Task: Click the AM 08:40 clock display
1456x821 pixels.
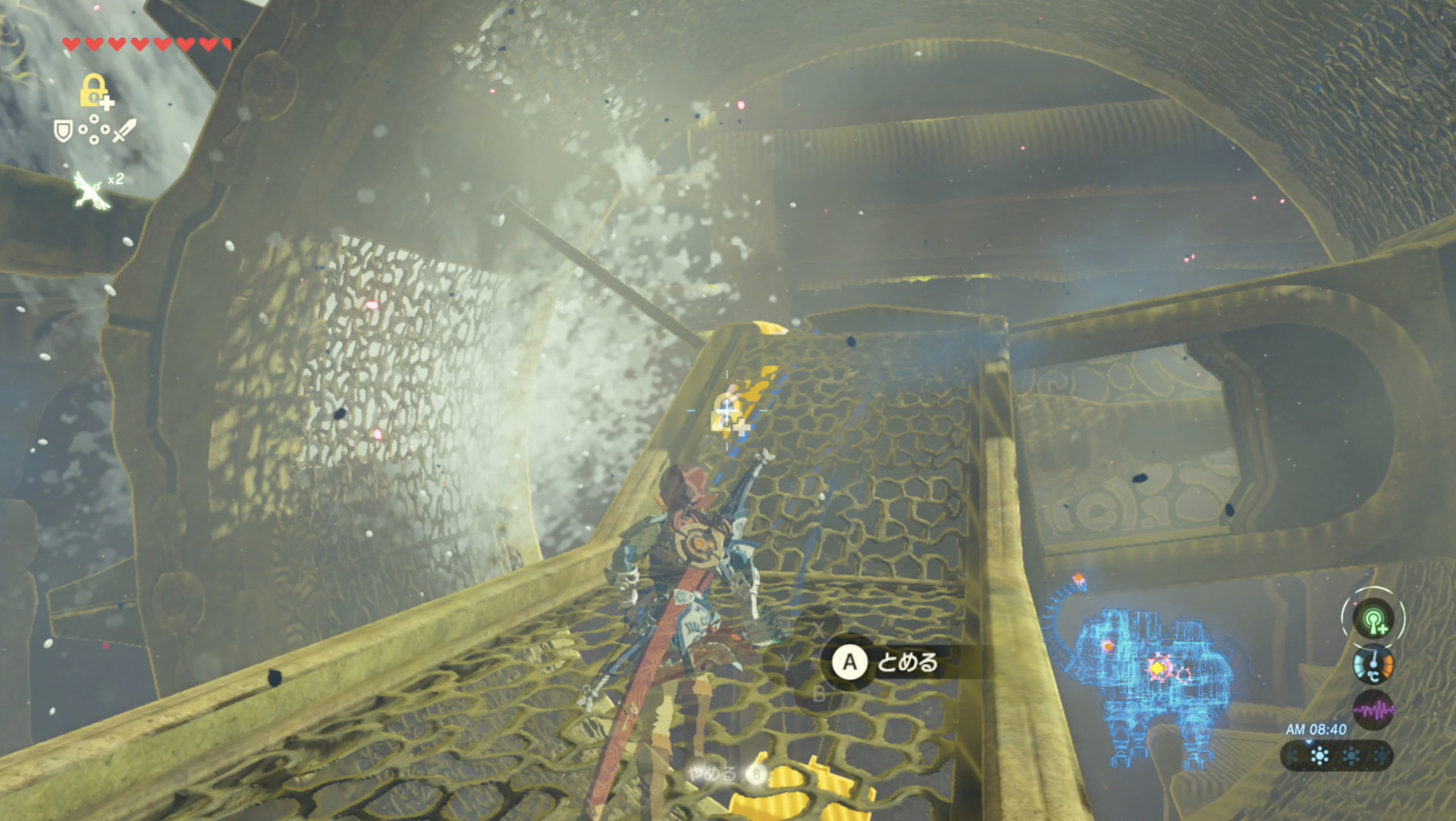Action: (x=1316, y=729)
